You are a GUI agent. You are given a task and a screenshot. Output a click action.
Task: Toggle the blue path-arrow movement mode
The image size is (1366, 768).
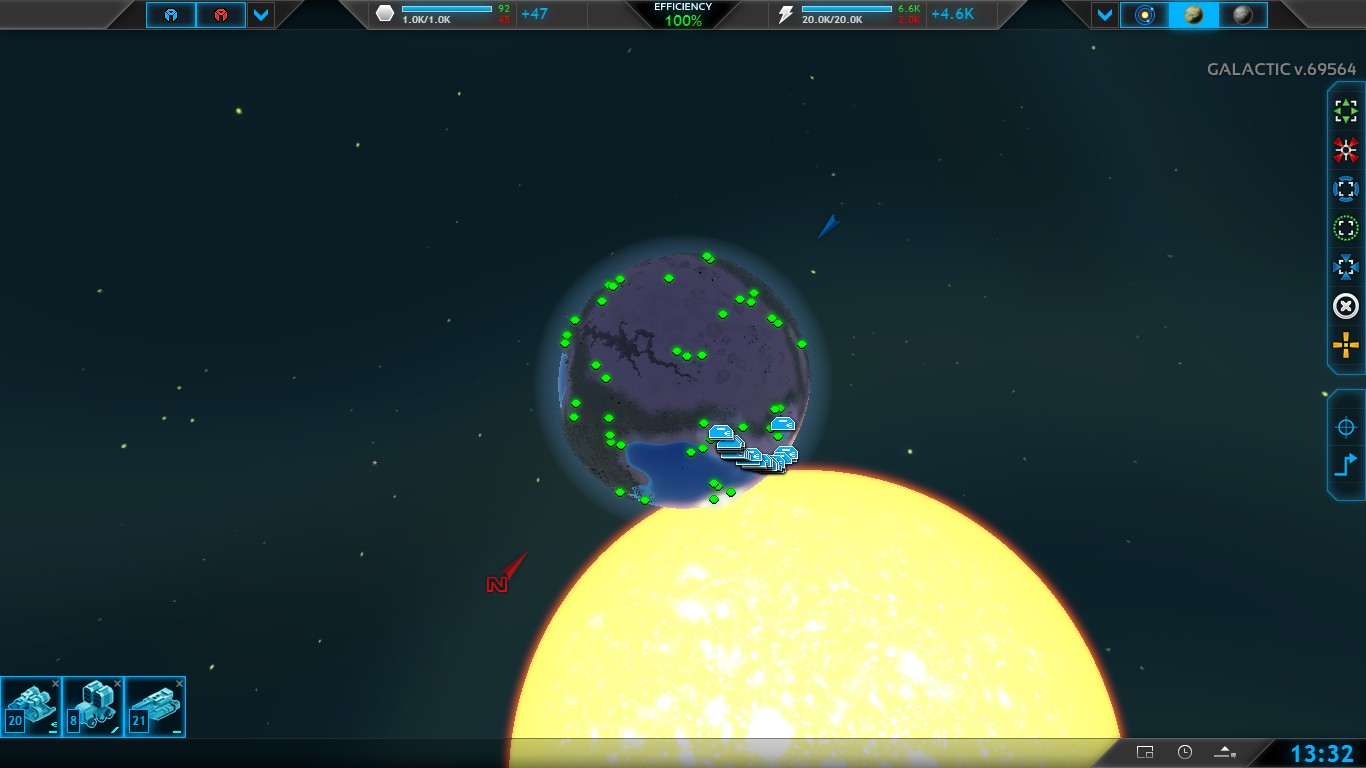[x=1346, y=465]
